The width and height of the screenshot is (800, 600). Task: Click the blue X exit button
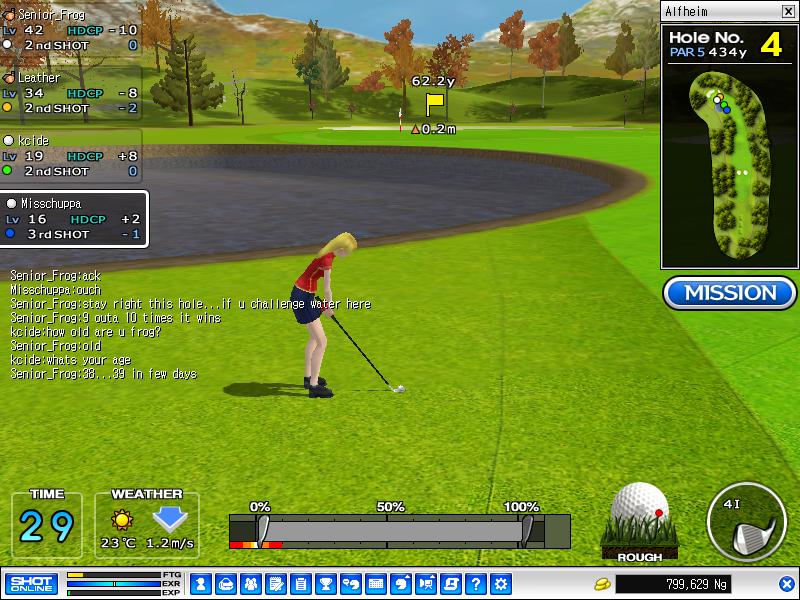786,584
